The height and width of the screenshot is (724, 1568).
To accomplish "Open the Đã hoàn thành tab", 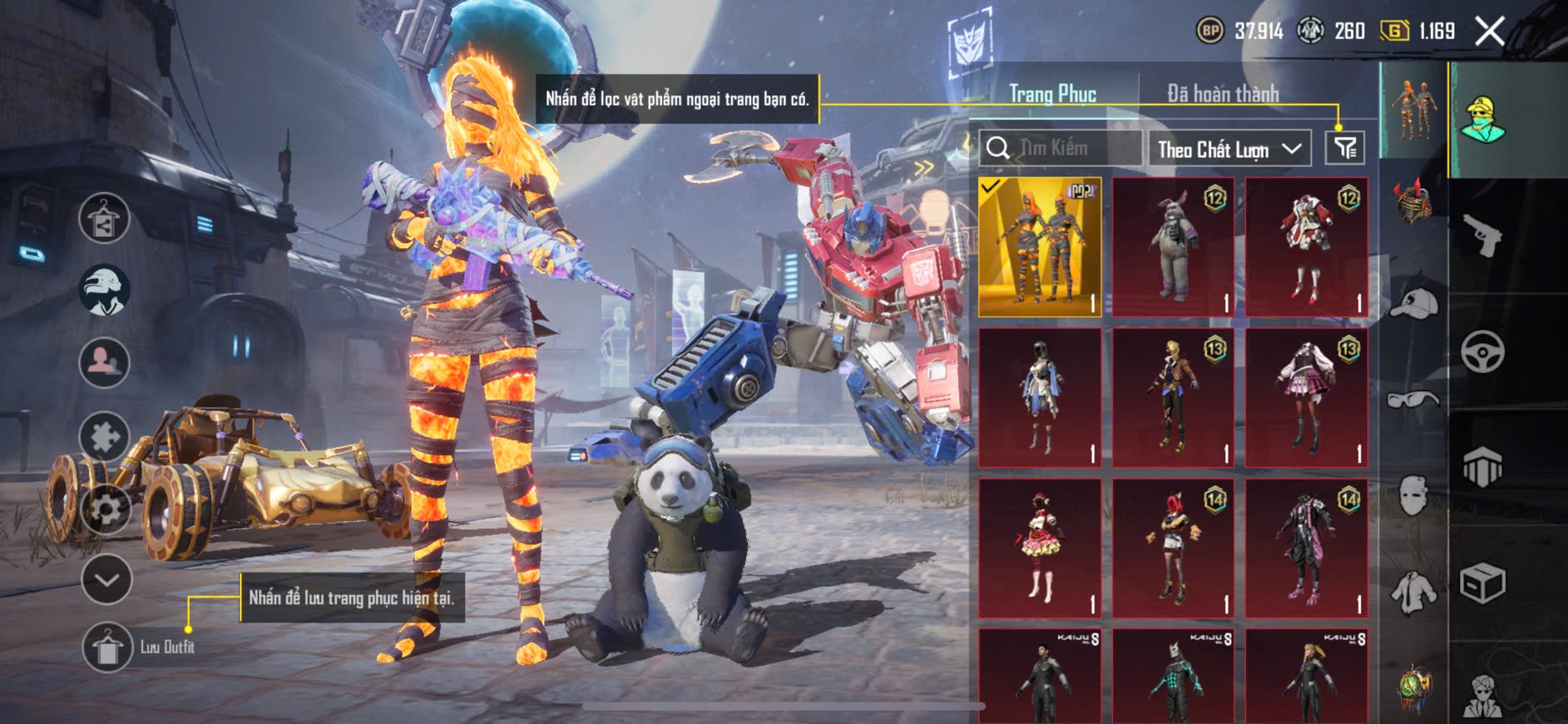I will 1222,93.
